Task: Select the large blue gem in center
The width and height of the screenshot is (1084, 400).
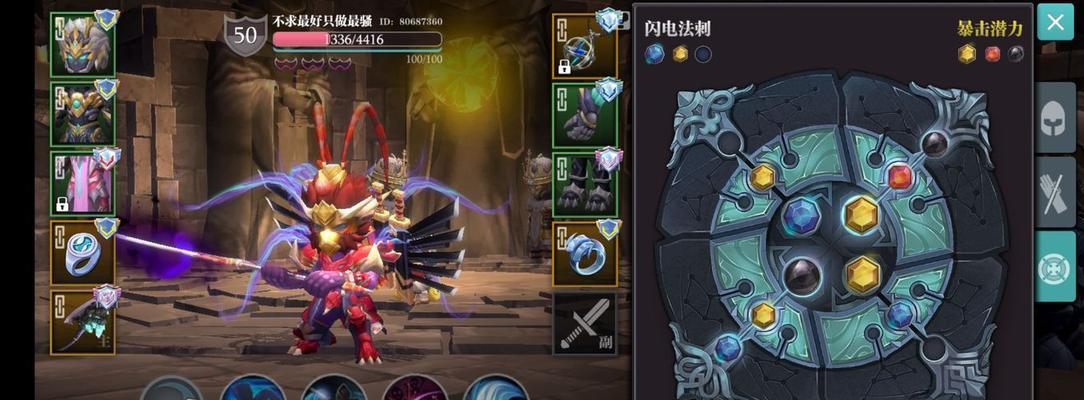Action: click(x=801, y=215)
